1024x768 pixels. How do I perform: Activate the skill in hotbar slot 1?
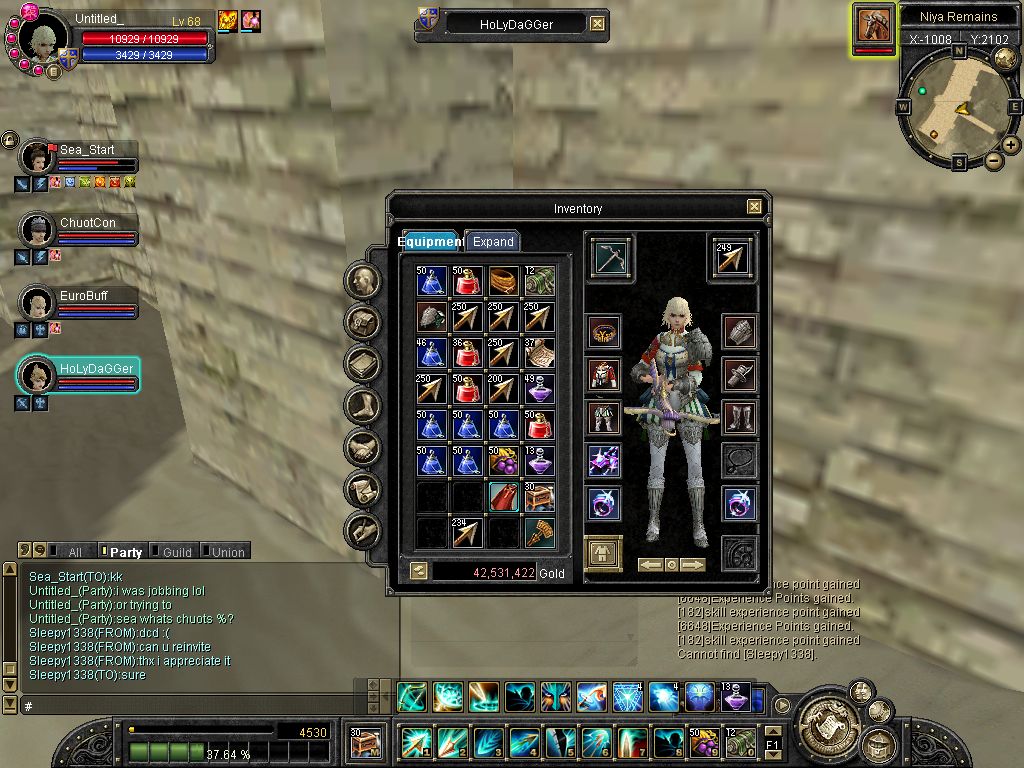[414, 742]
